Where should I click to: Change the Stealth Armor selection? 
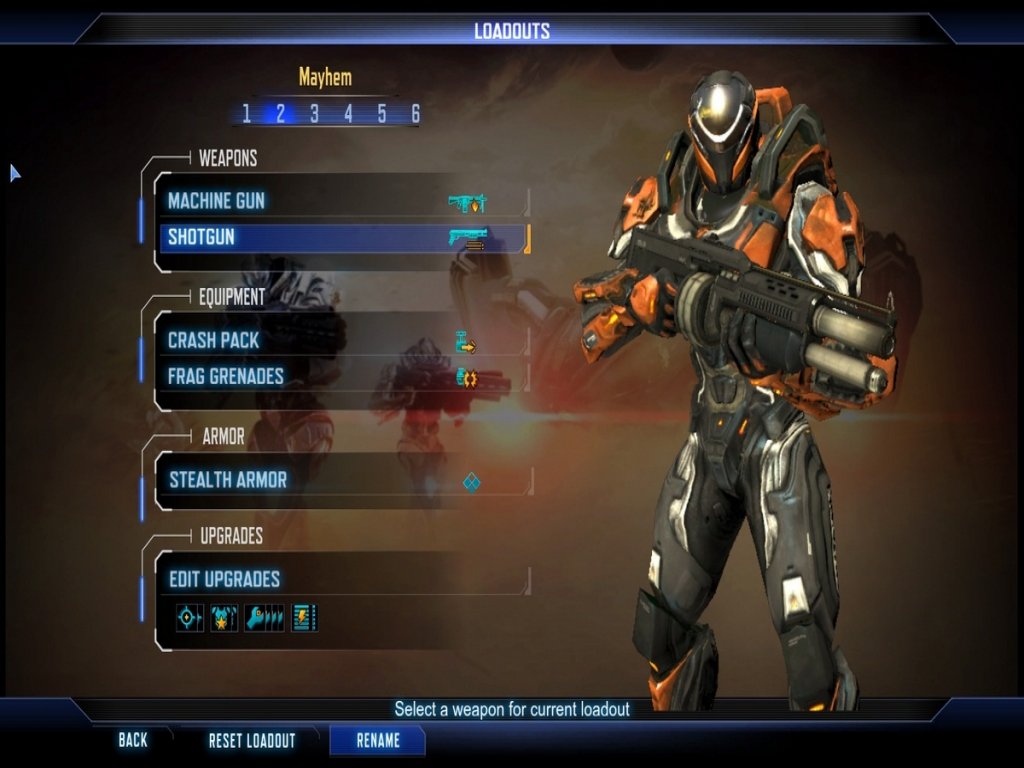(x=340, y=480)
